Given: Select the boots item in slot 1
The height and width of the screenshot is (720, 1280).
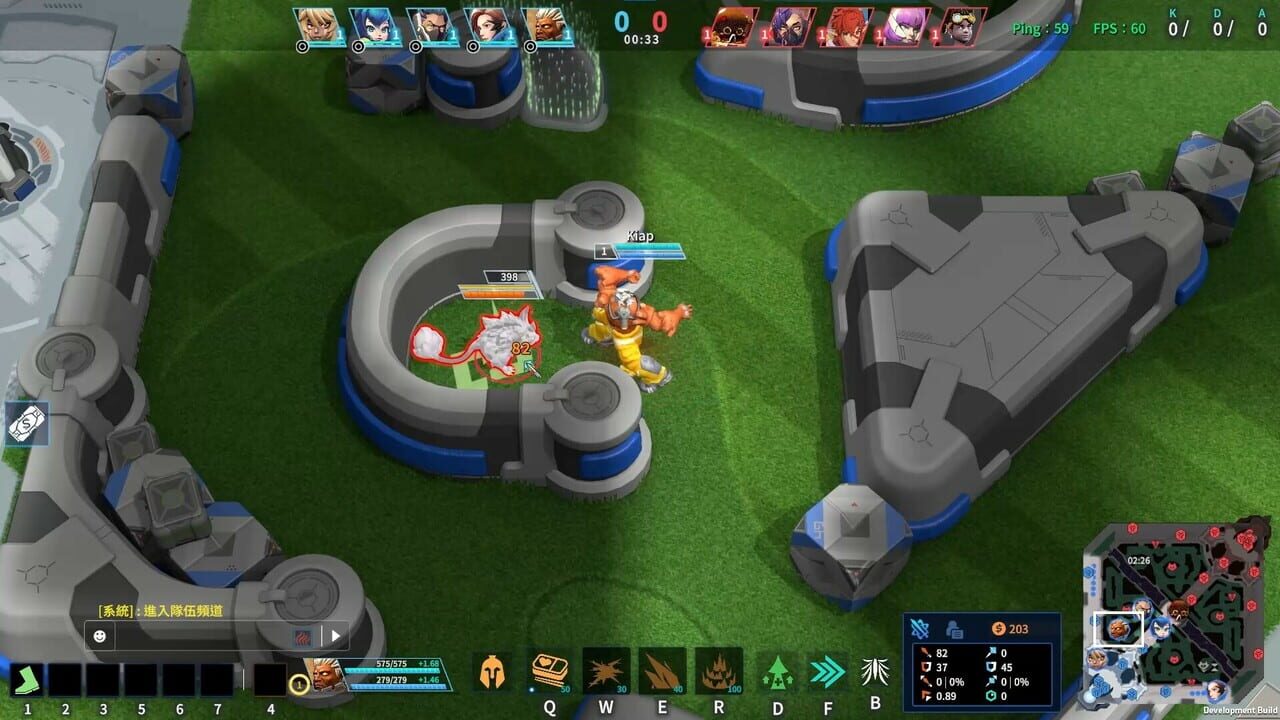Looking at the screenshot, I should coord(28,681).
